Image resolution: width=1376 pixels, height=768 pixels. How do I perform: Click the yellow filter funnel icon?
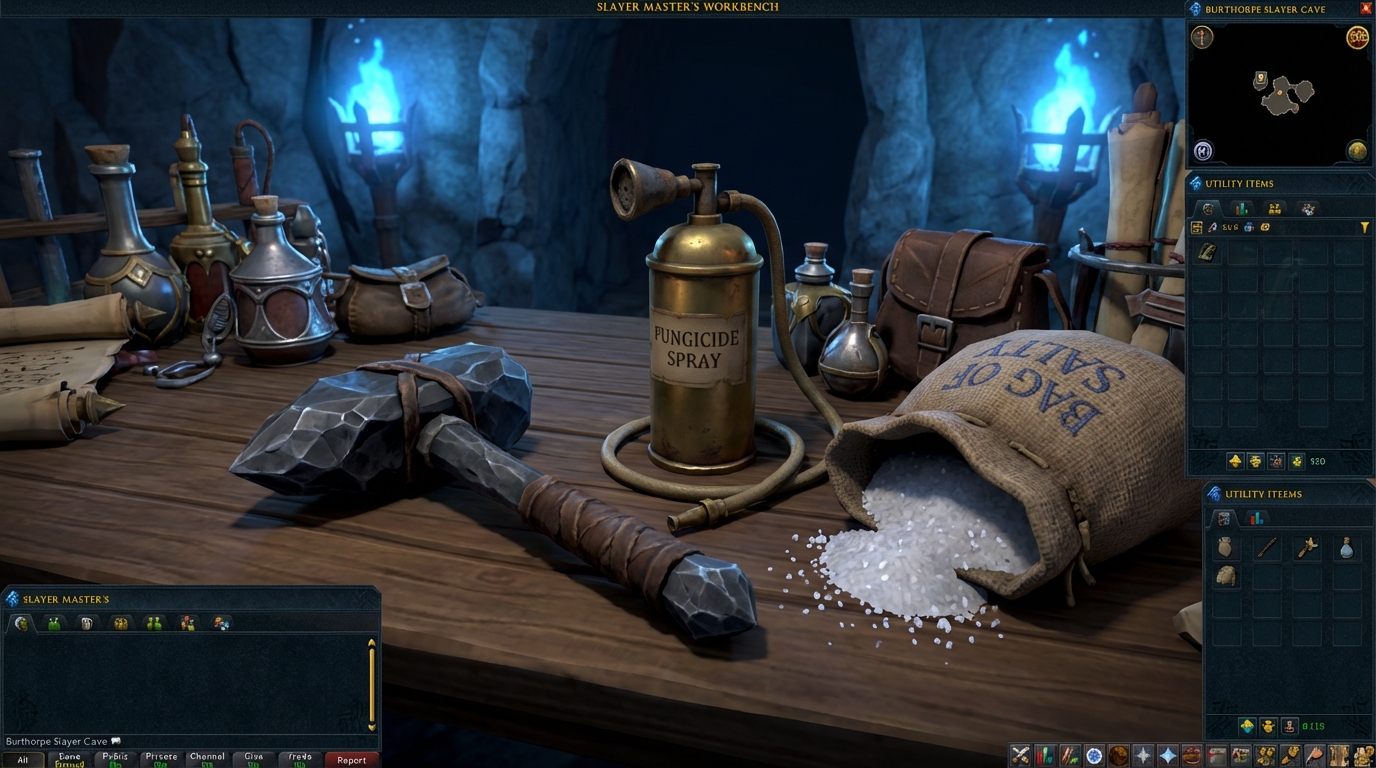pyautogui.click(x=1365, y=228)
